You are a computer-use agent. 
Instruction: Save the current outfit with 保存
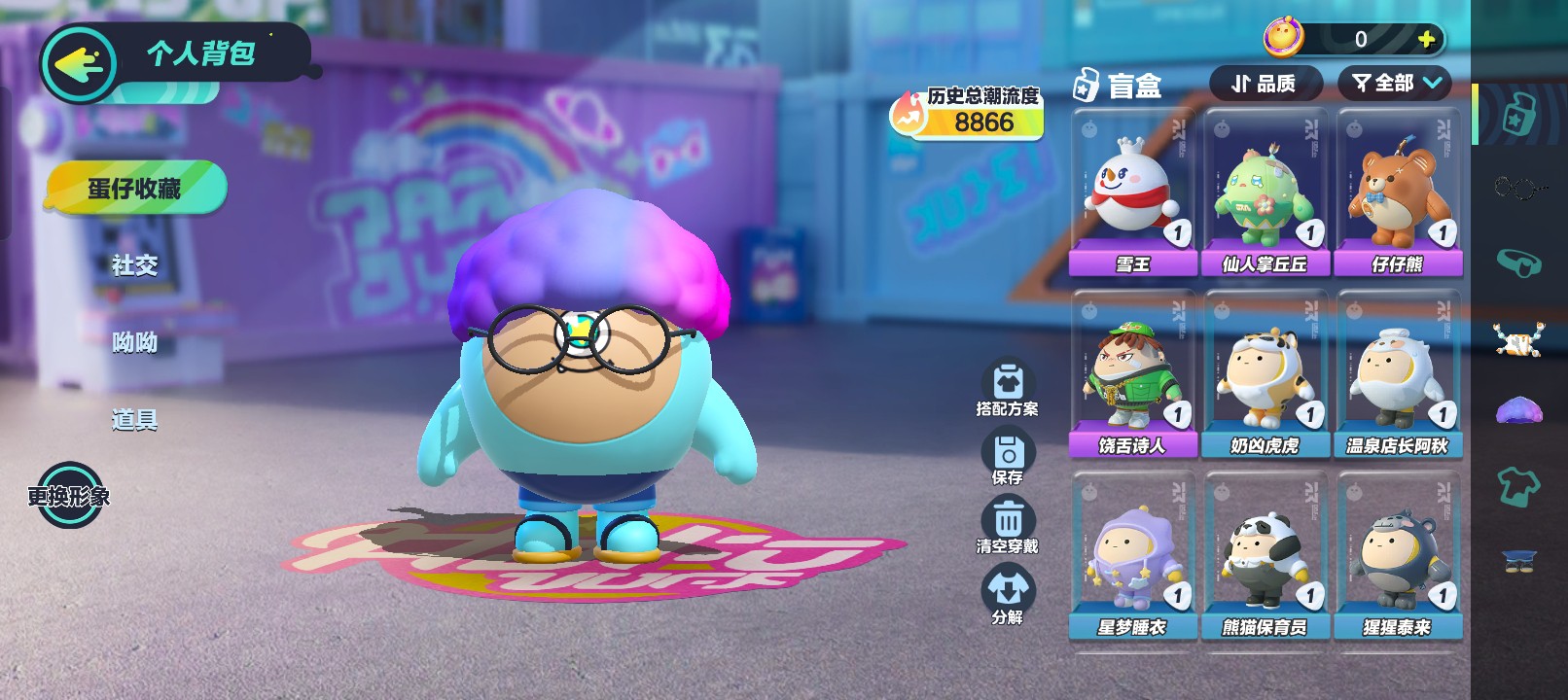click(1008, 456)
